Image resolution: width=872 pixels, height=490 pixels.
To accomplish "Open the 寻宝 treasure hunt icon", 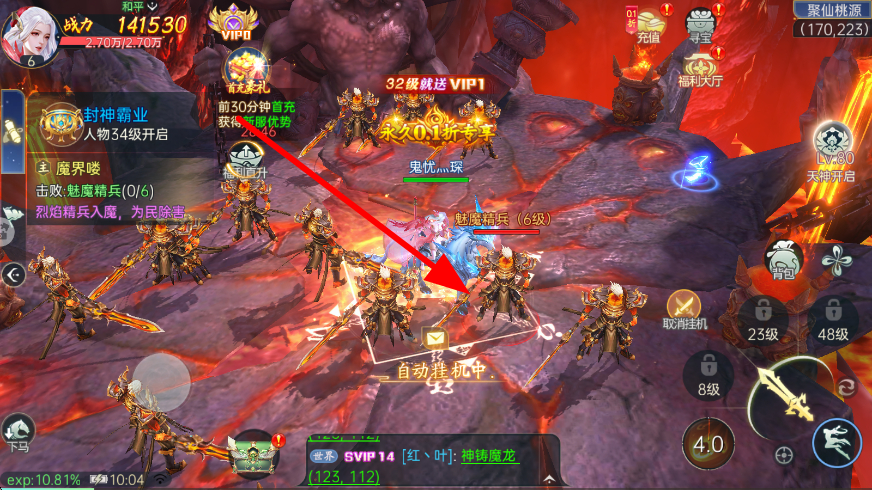I will click(699, 24).
